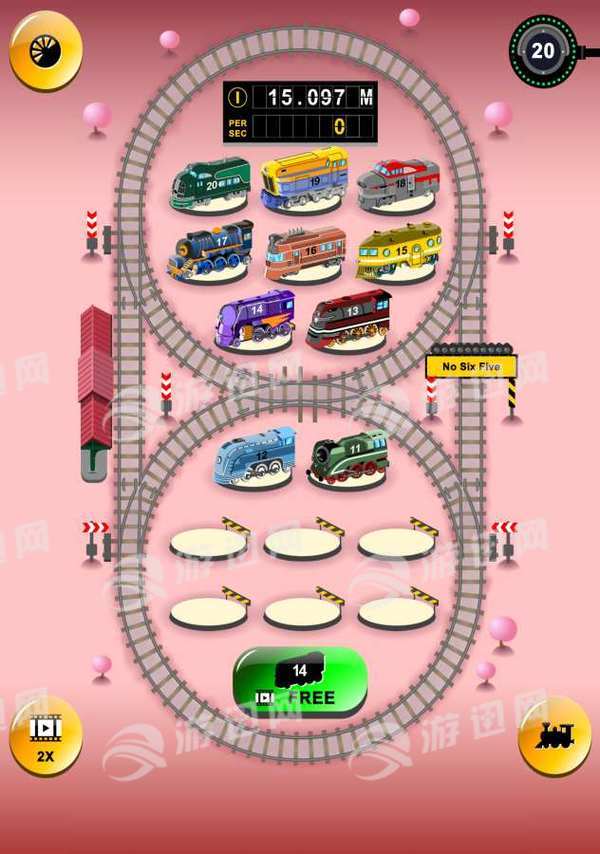Activate the 2X video boost
Image resolution: width=600 pixels, height=854 pixels.
[x=45, y=736]
